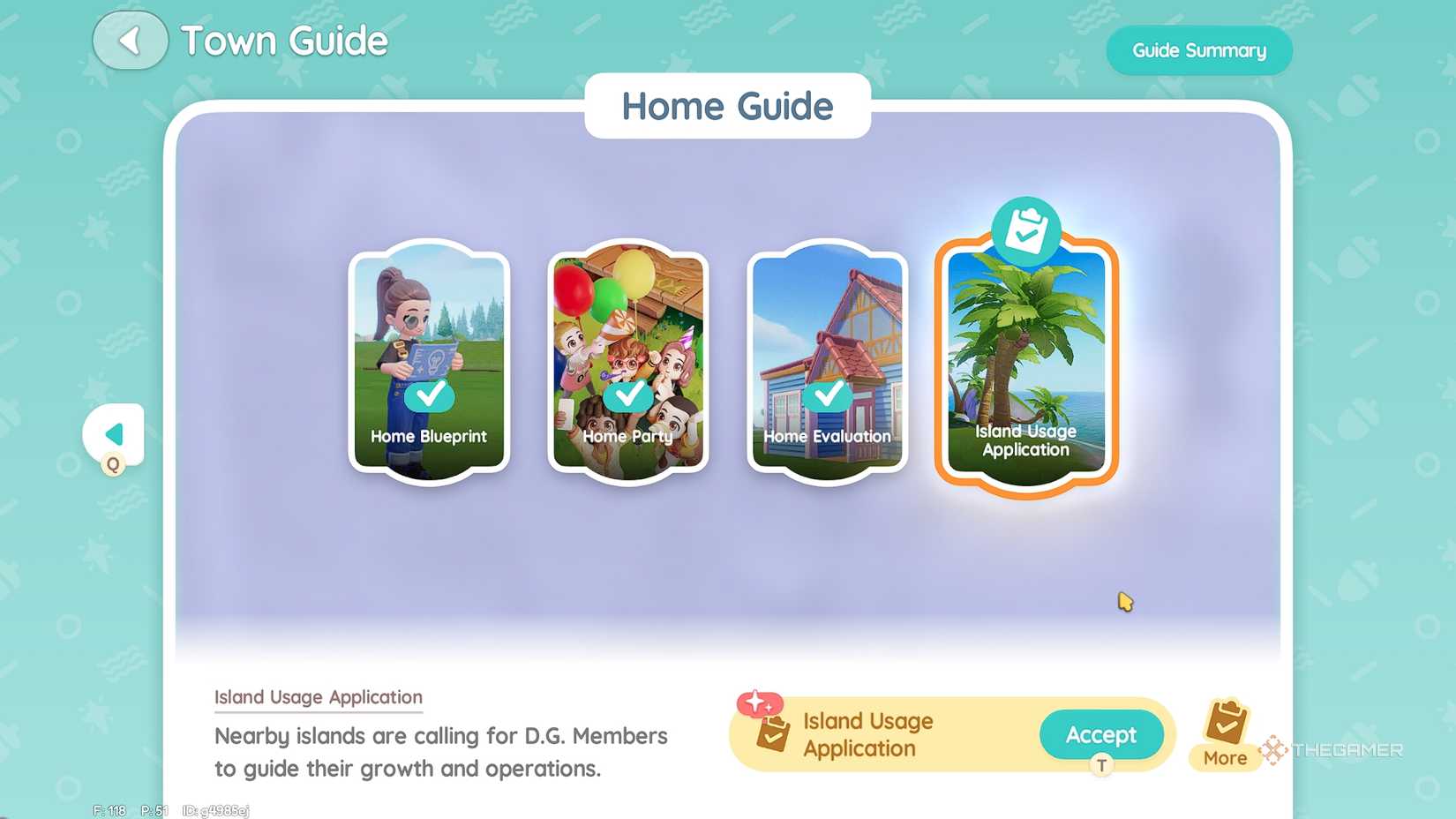The height and width of the screenshot is (819, 1456).
Task: Click the TheGamer logo watermark
Action: pos(1331,751)
